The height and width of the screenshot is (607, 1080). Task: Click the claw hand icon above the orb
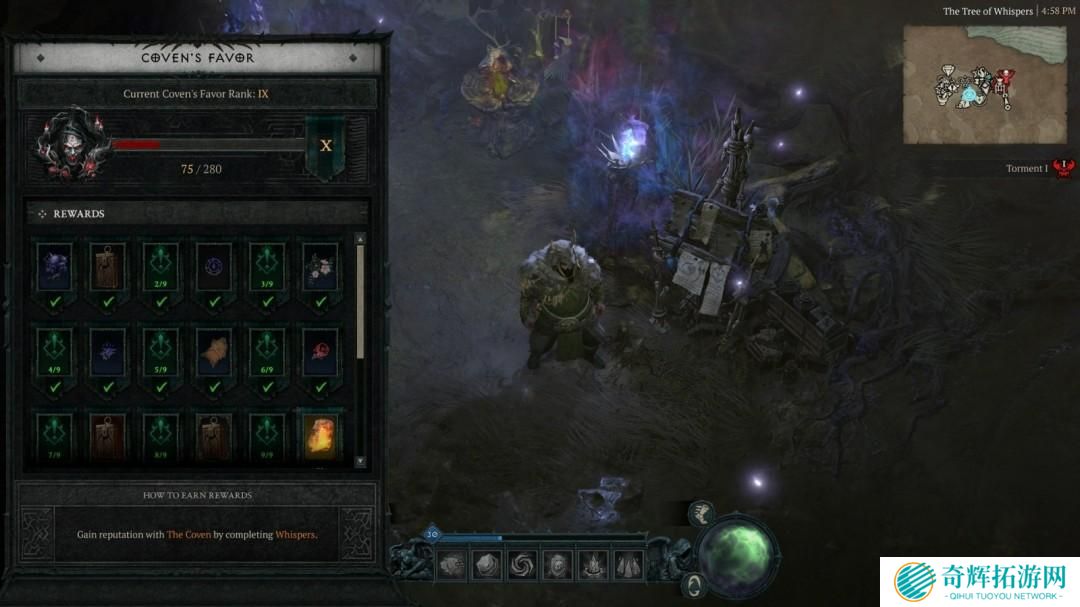pos(702,513)
